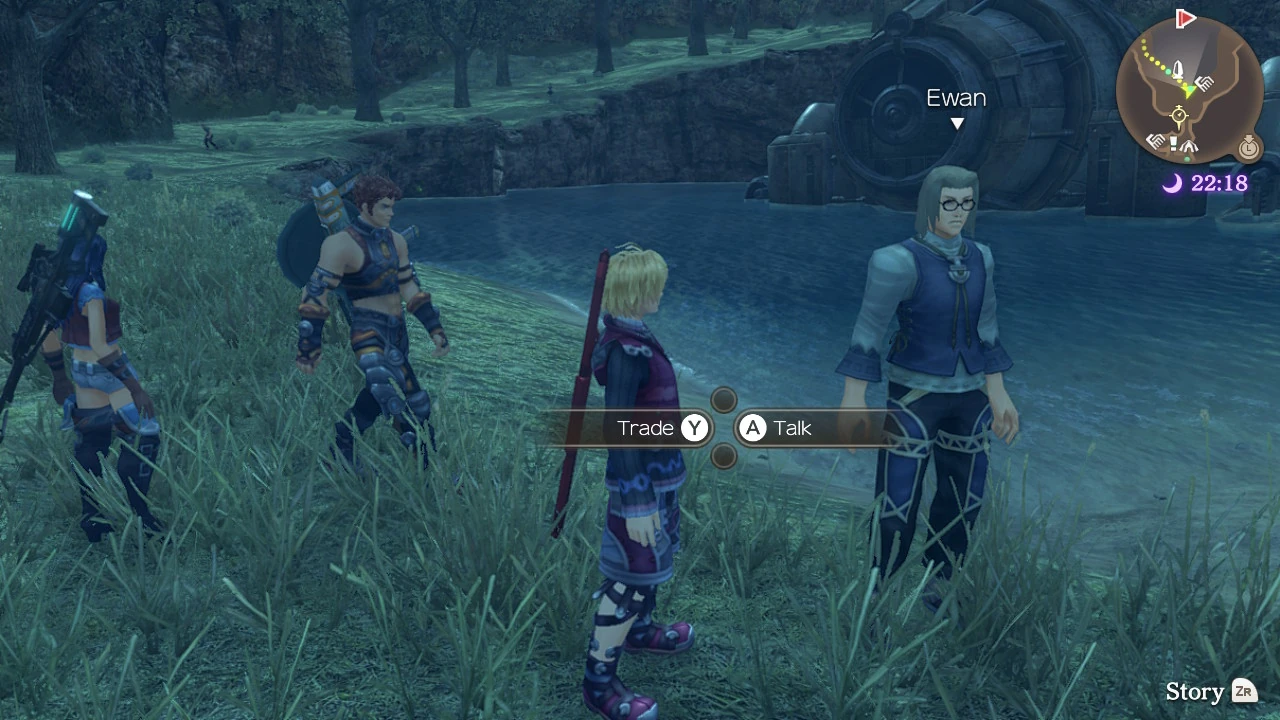Click the upper hand-shaped collectible icon on minimap
Image resolution: width=1280 pixels, height=720 pixels.
click(x=1204, y=82)
